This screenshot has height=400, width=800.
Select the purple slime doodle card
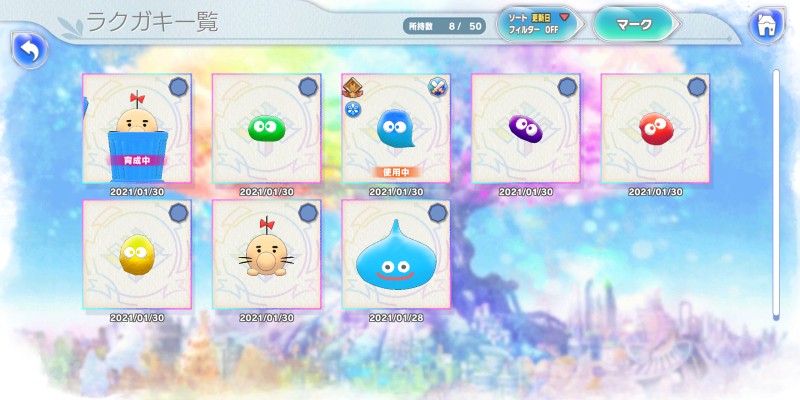[x=525, y=128]
